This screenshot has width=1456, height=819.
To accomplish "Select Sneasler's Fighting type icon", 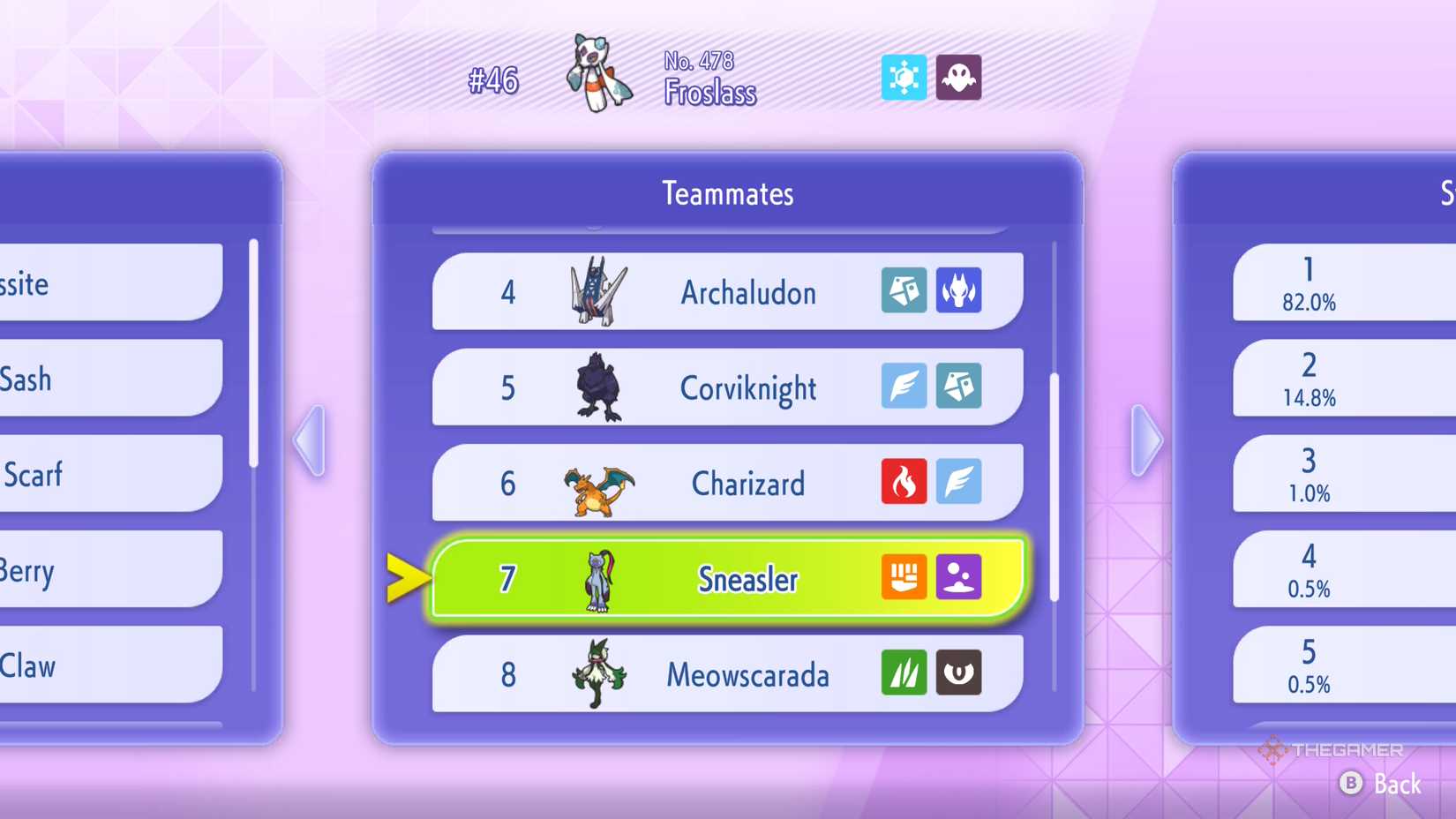I will [x=904, y=578].
